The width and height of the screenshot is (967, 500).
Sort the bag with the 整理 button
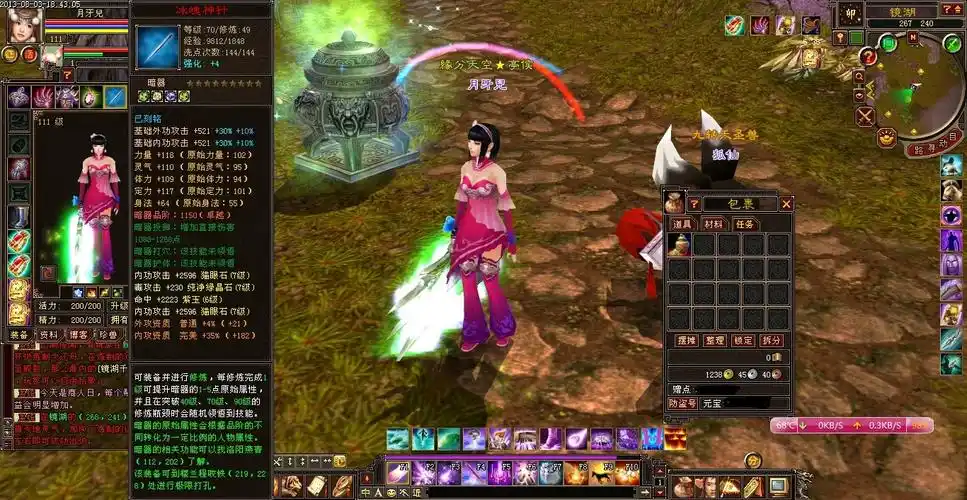(714, 340)
